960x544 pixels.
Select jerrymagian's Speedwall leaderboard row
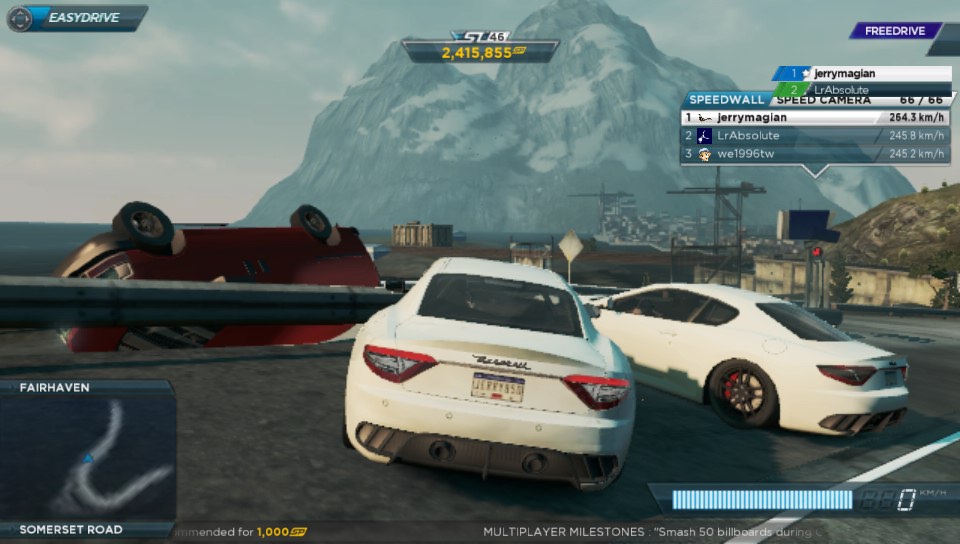[815, 117]
